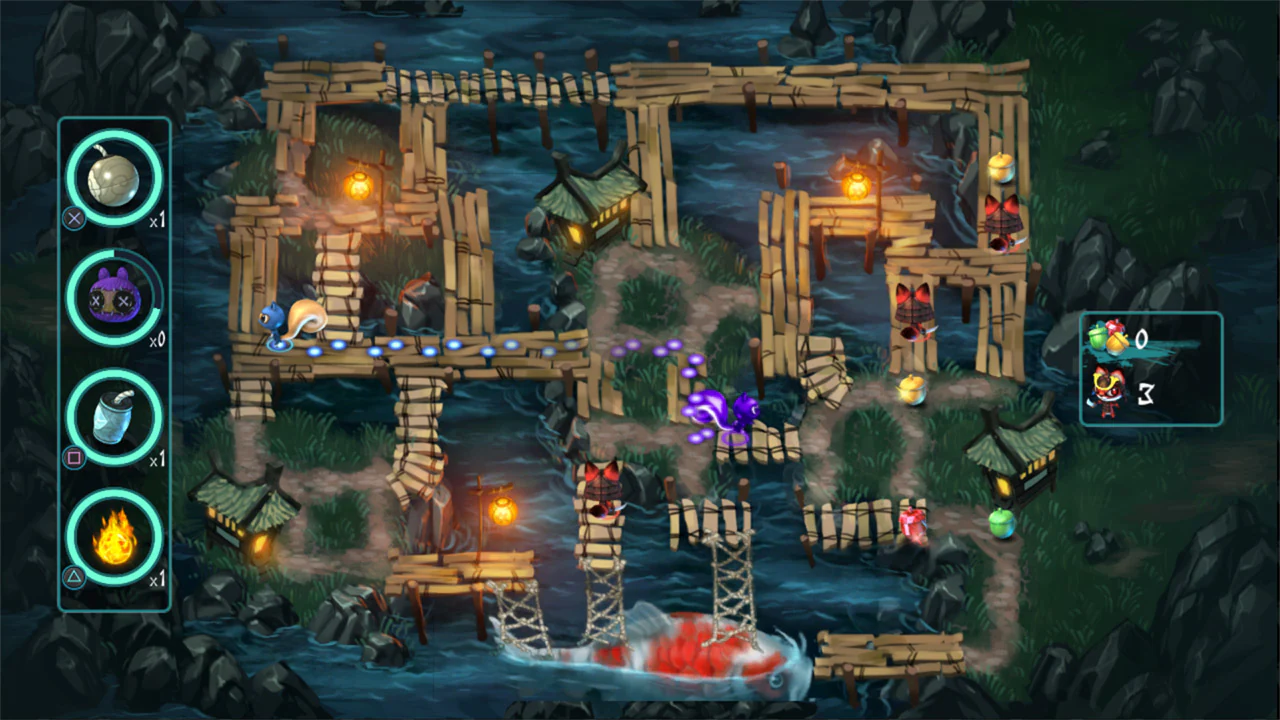Click the purple sleeping-creature ability icon
The image size is (1280, 720).
pyautogui.click(x=113, y=297)
